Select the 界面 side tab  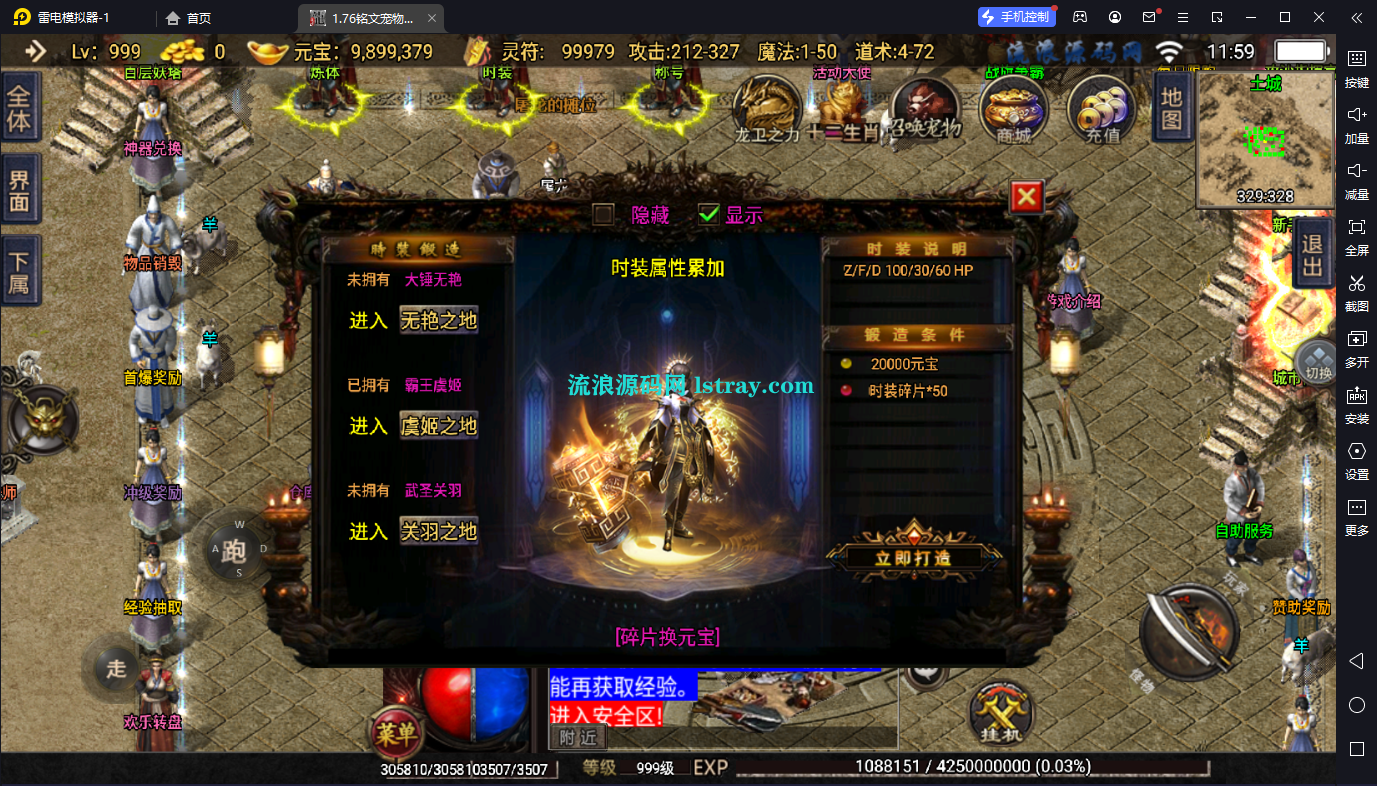(x=19, y=194)
